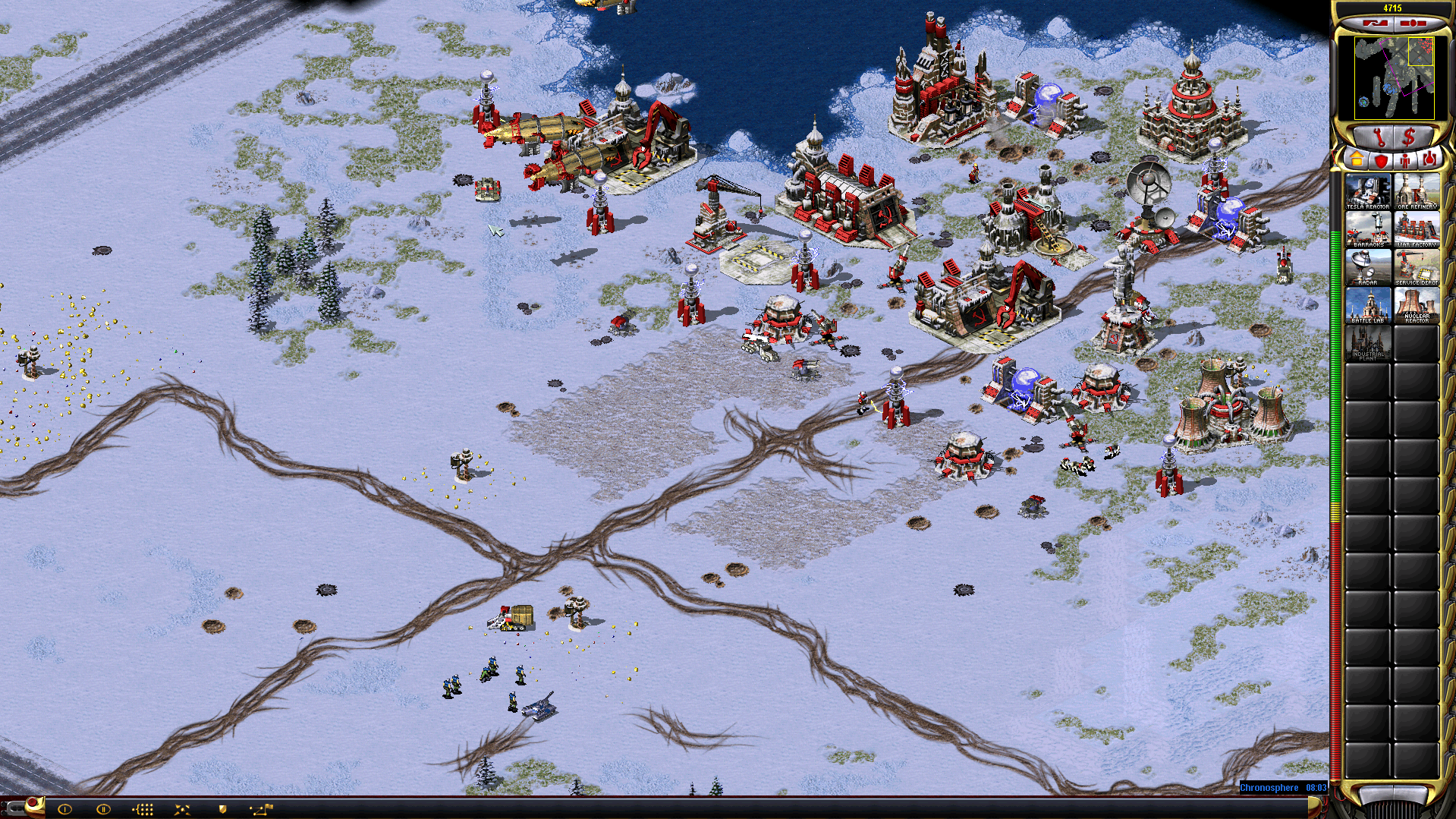Build a Battle Lab
This screenshot has width=1456, height=819.
click(1368, 305)
